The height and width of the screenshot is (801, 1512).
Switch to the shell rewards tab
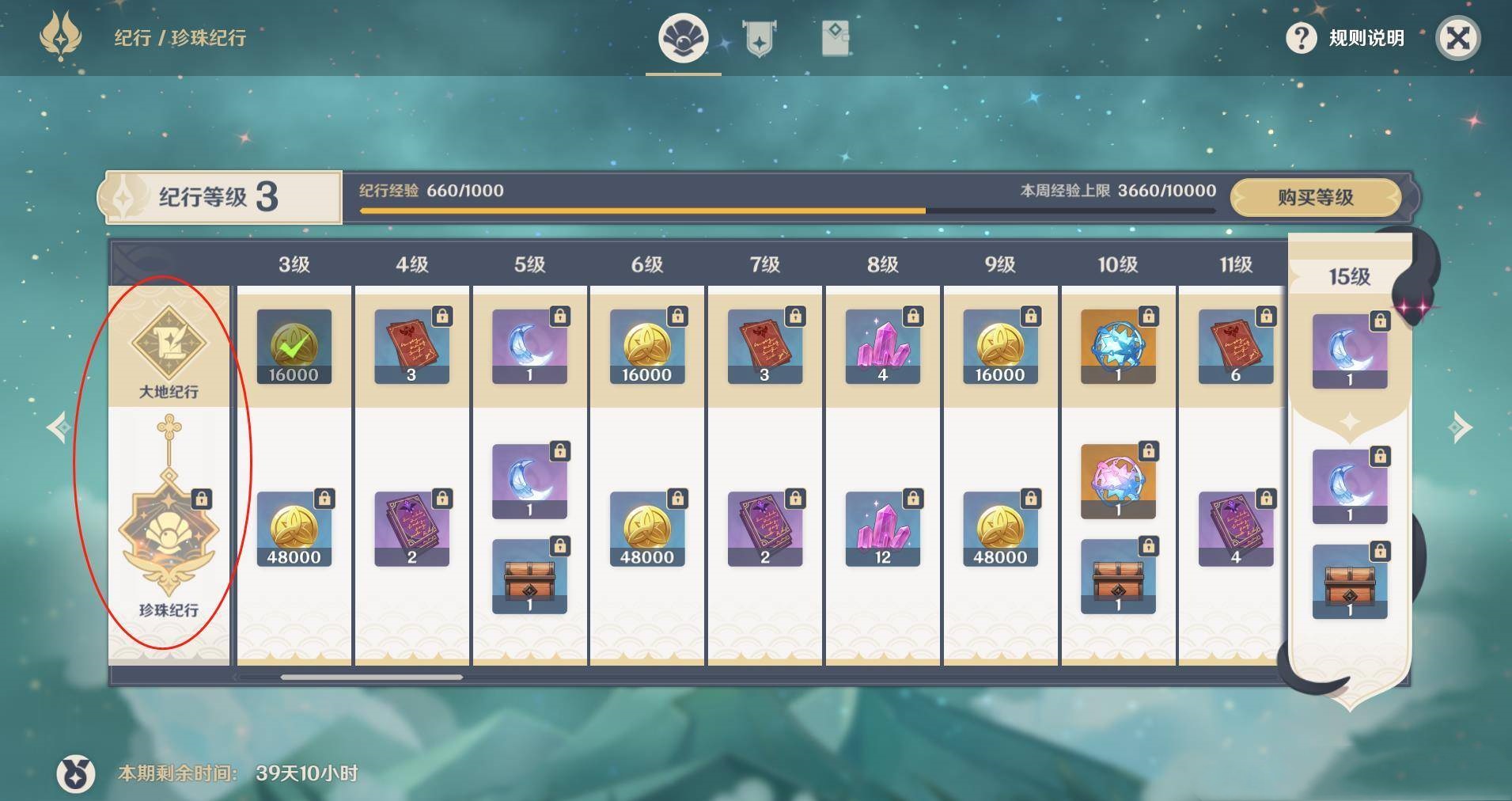(683, 38)
